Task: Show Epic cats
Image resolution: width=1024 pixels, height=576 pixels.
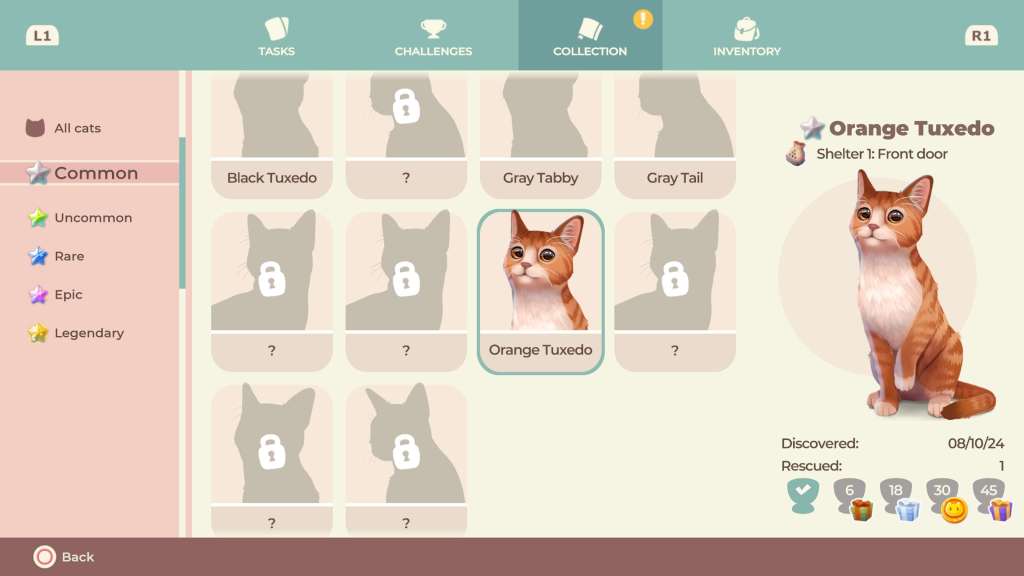Action: coord(68,295)
